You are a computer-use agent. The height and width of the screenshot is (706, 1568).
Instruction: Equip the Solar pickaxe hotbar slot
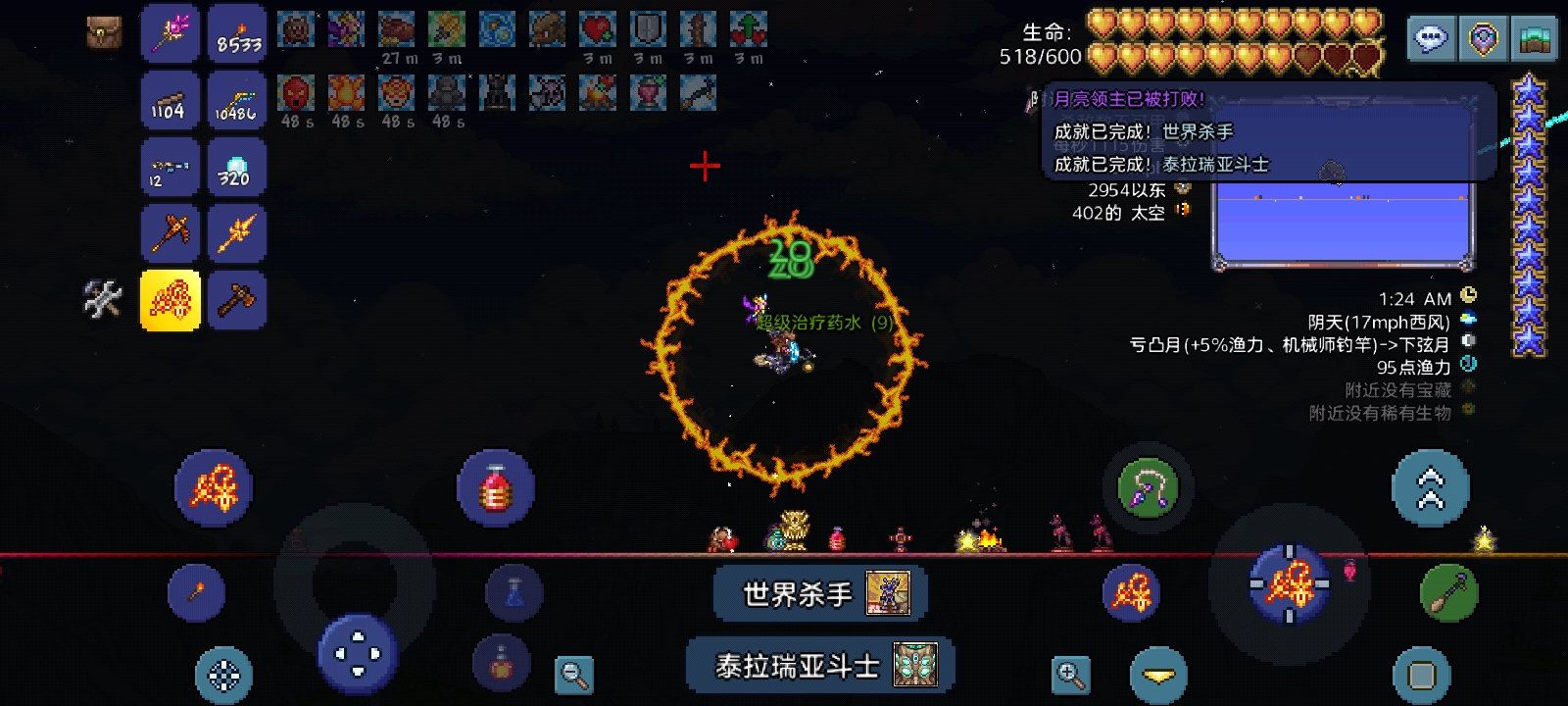(171, 233)
